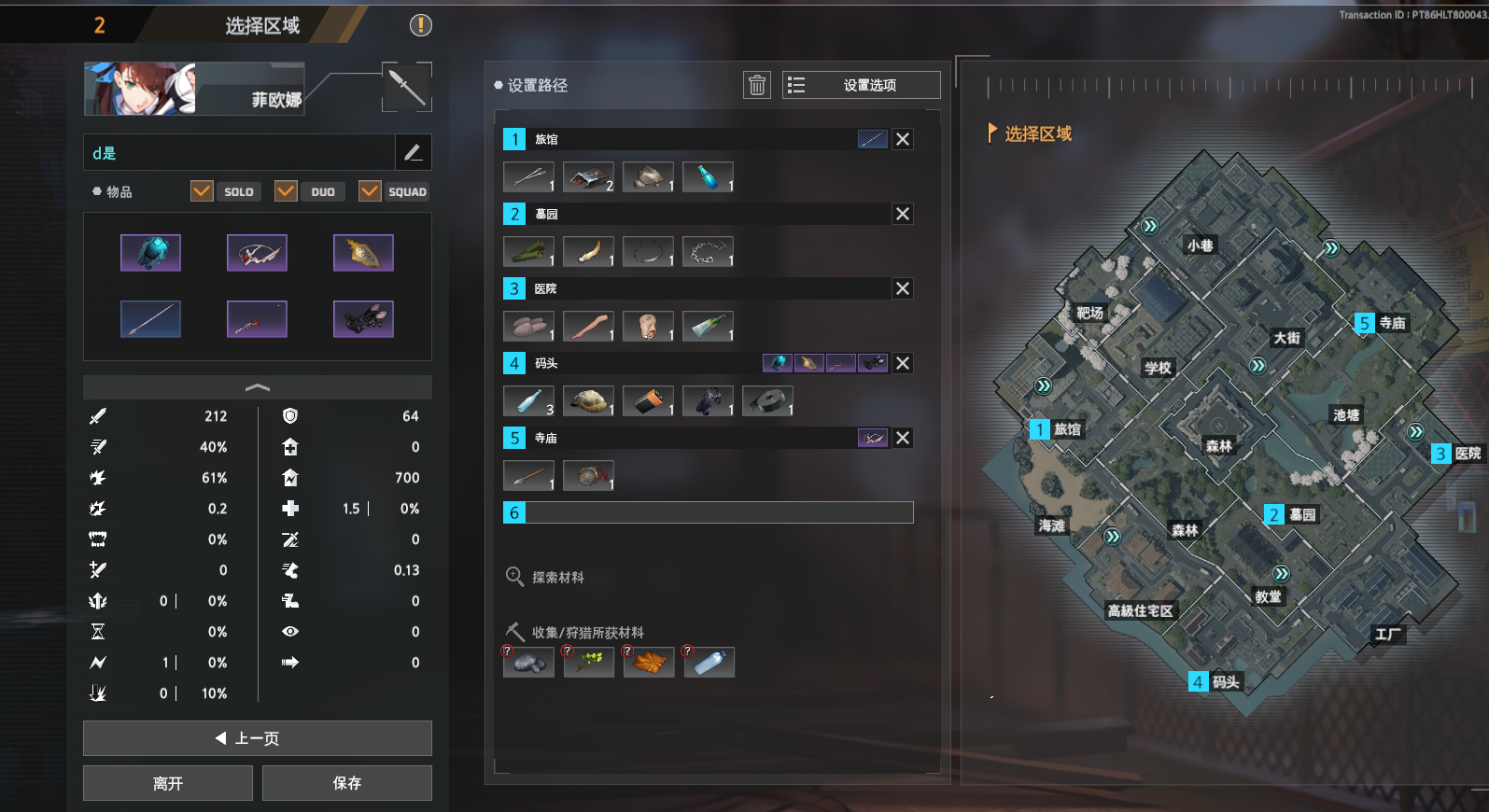Remove 旅馆 from the route list

(903, 139)
